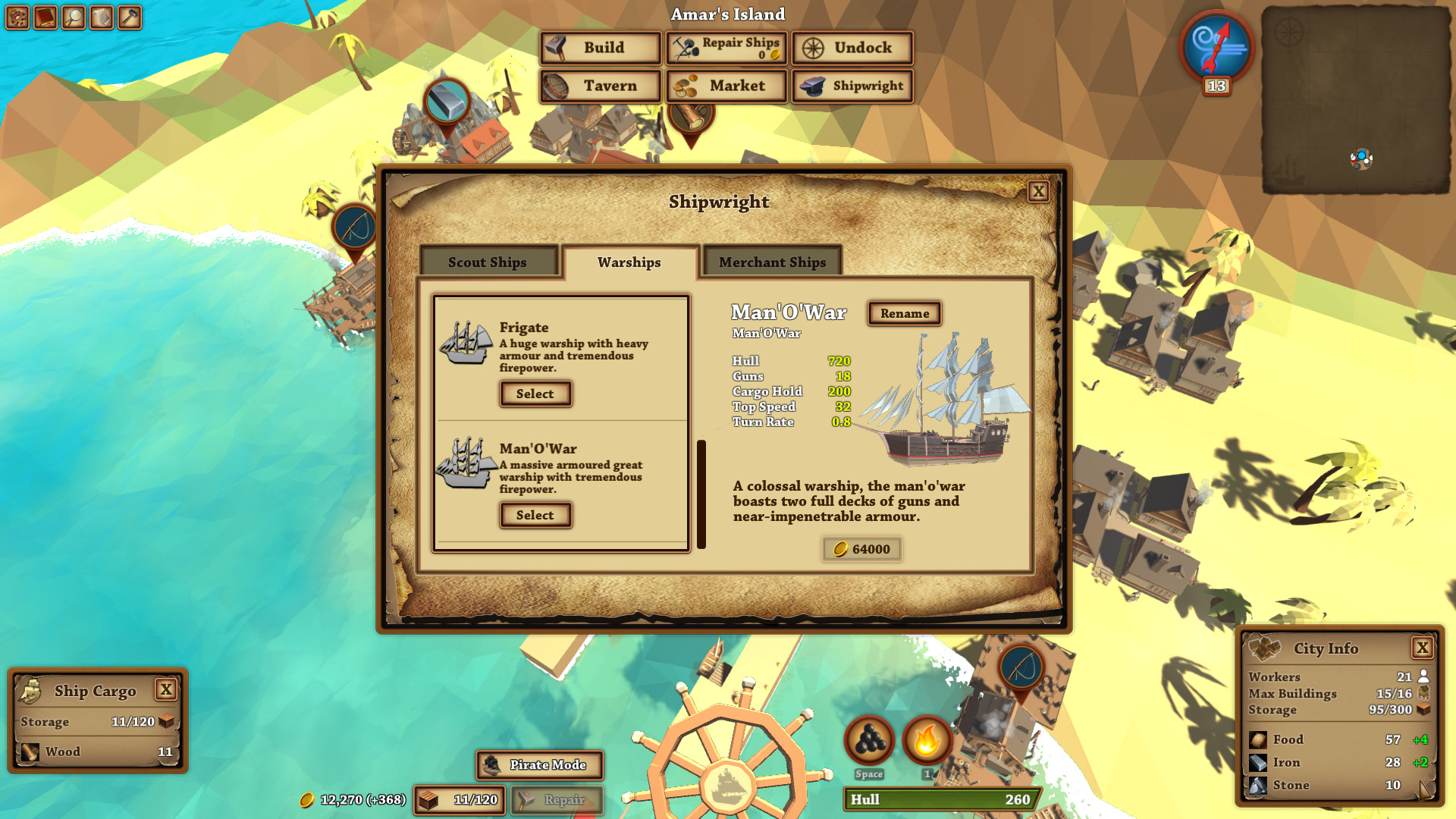This screenshot has width=1456, height=819.
Task: Open the settings gear icon
Action: 17,17
